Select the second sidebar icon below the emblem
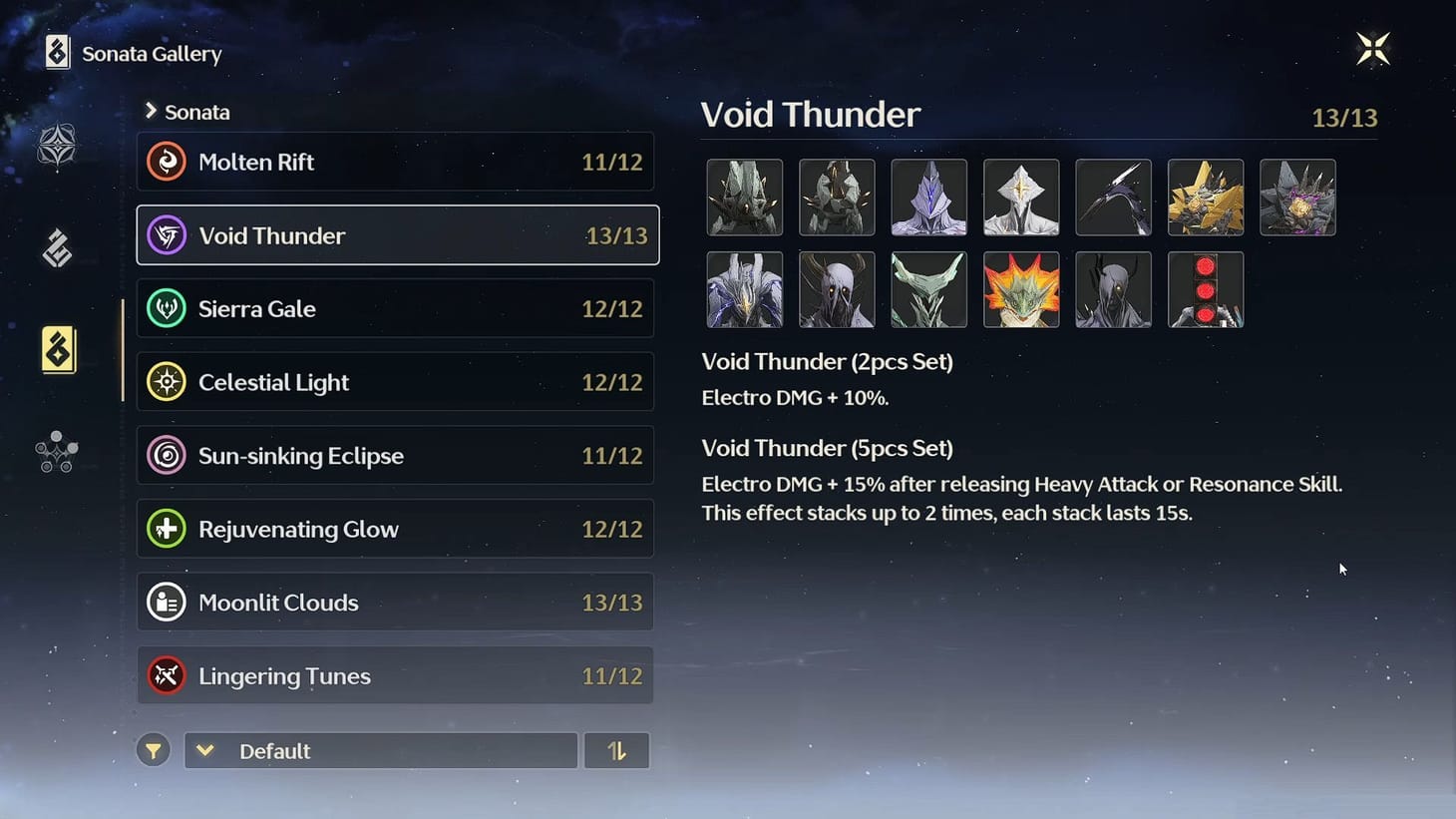Viewport: 1456px width, 819px height. (57, 247)
